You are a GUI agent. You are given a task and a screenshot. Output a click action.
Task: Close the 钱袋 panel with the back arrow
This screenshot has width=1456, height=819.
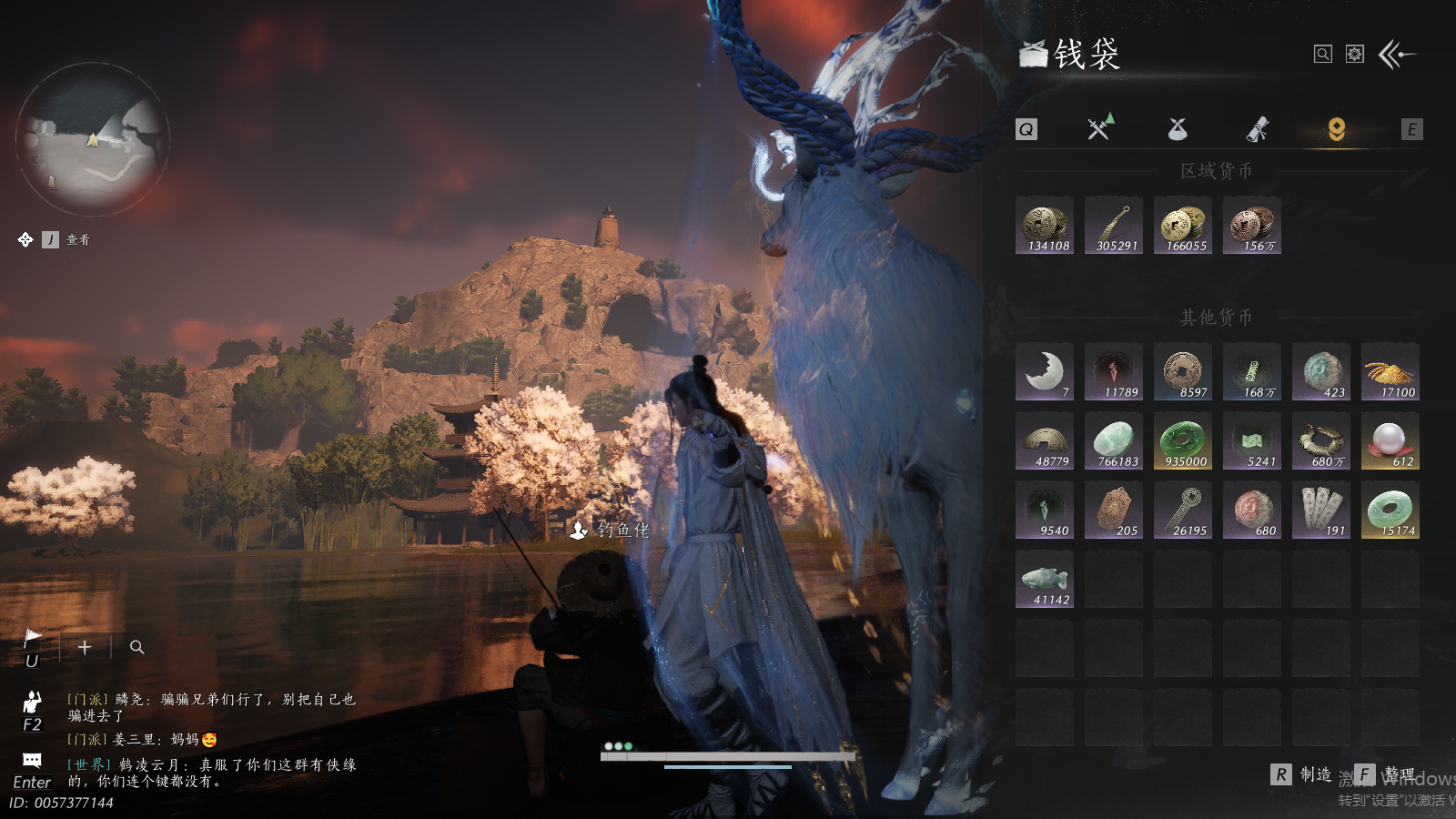(1398, 55)
